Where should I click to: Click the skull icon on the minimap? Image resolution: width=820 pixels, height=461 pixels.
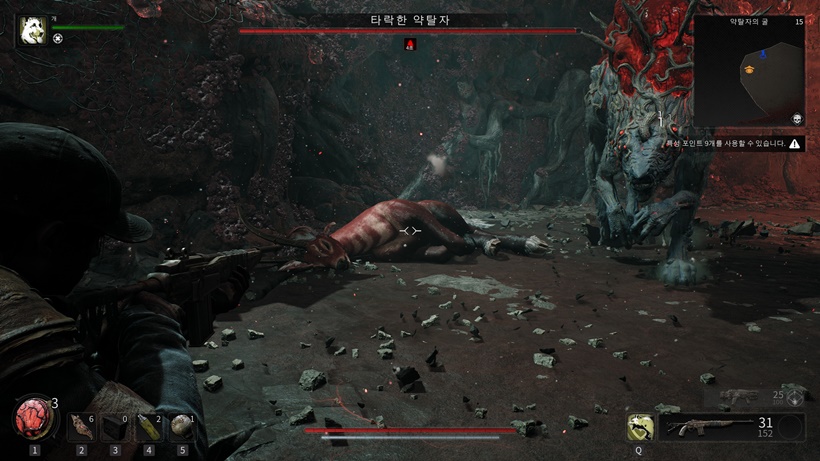coord(796,118)
